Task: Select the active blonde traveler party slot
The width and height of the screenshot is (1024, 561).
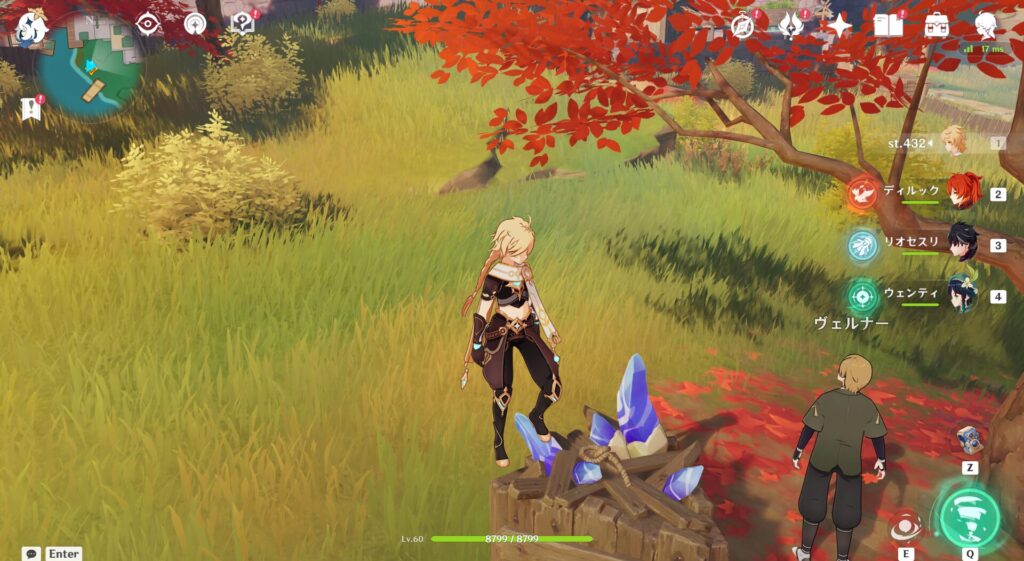Action: pyautogui.click(x=954, y=142)
